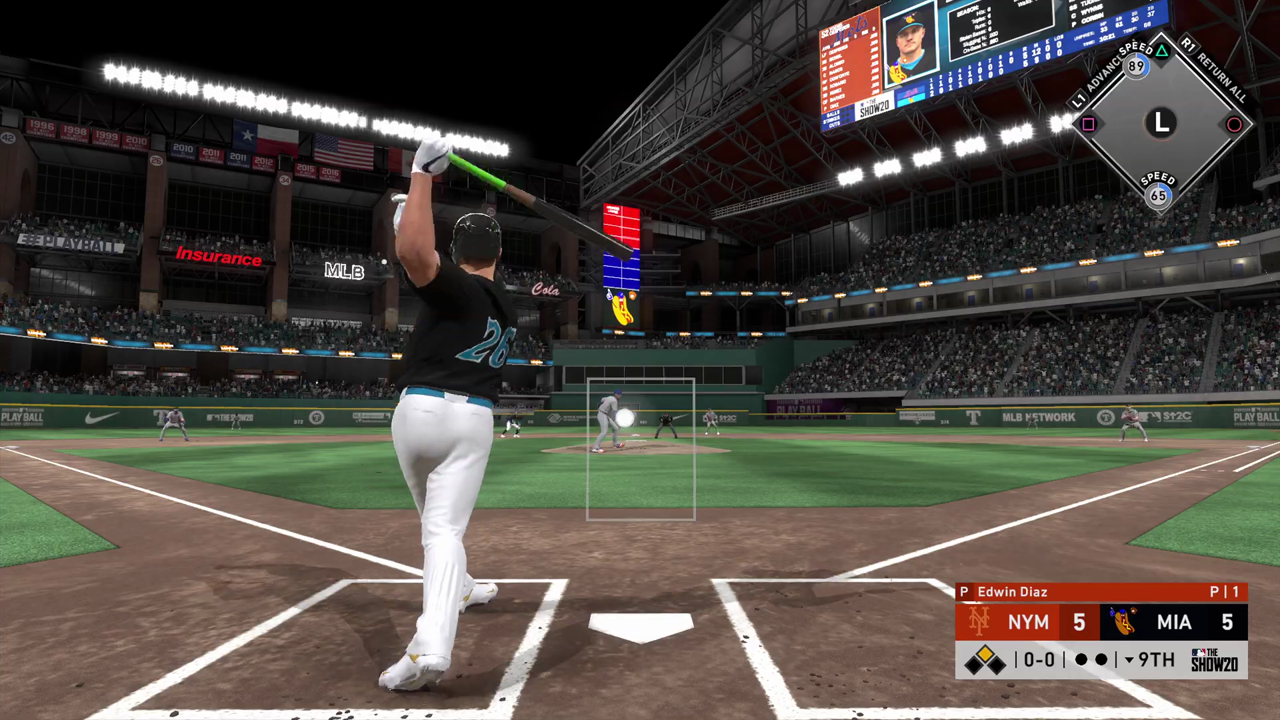Expand the down arrow beside 9TH
1280x720 pixels.
point(1129,660)
